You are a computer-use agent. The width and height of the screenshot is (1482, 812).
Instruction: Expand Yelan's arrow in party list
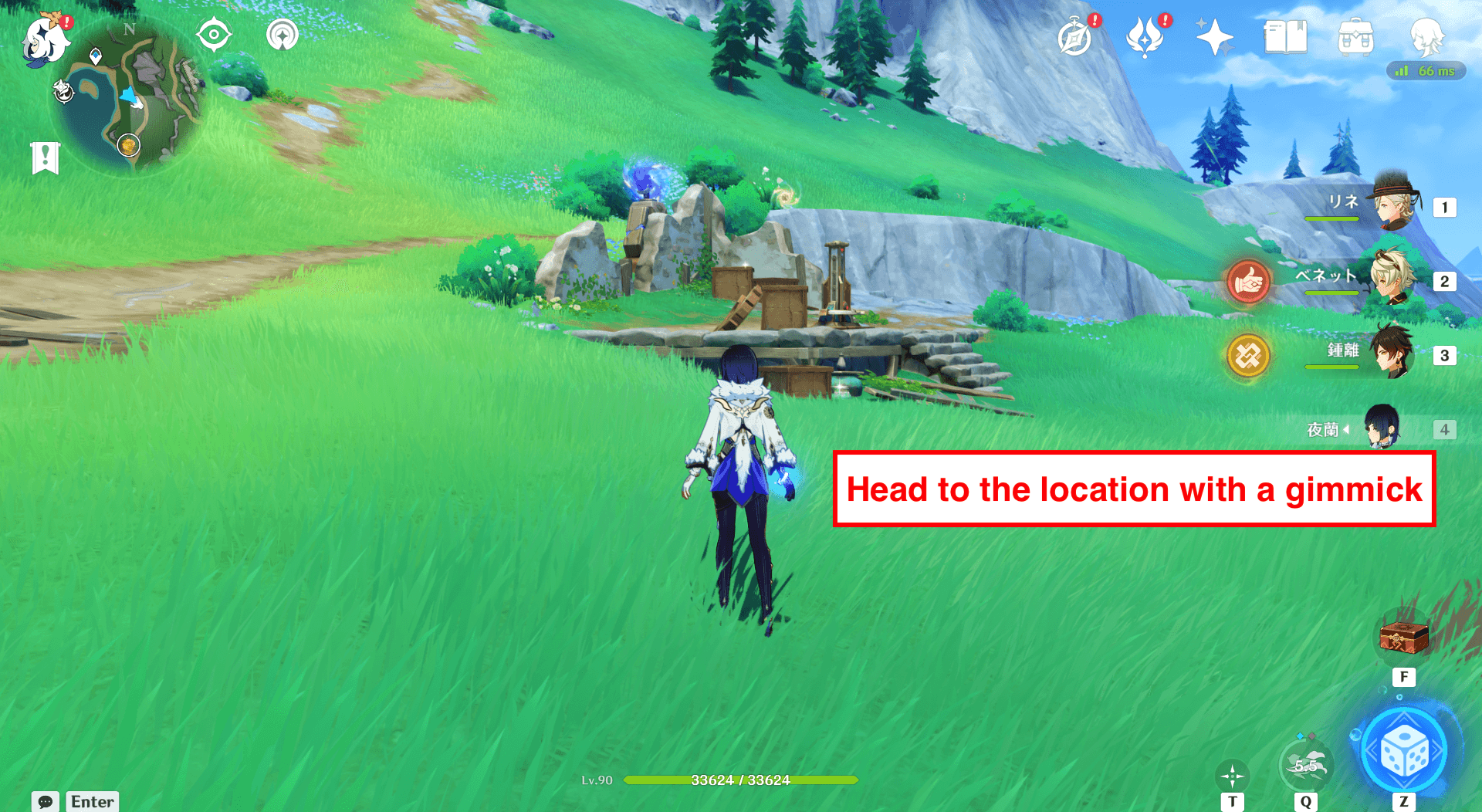(x=1347, y=429)
